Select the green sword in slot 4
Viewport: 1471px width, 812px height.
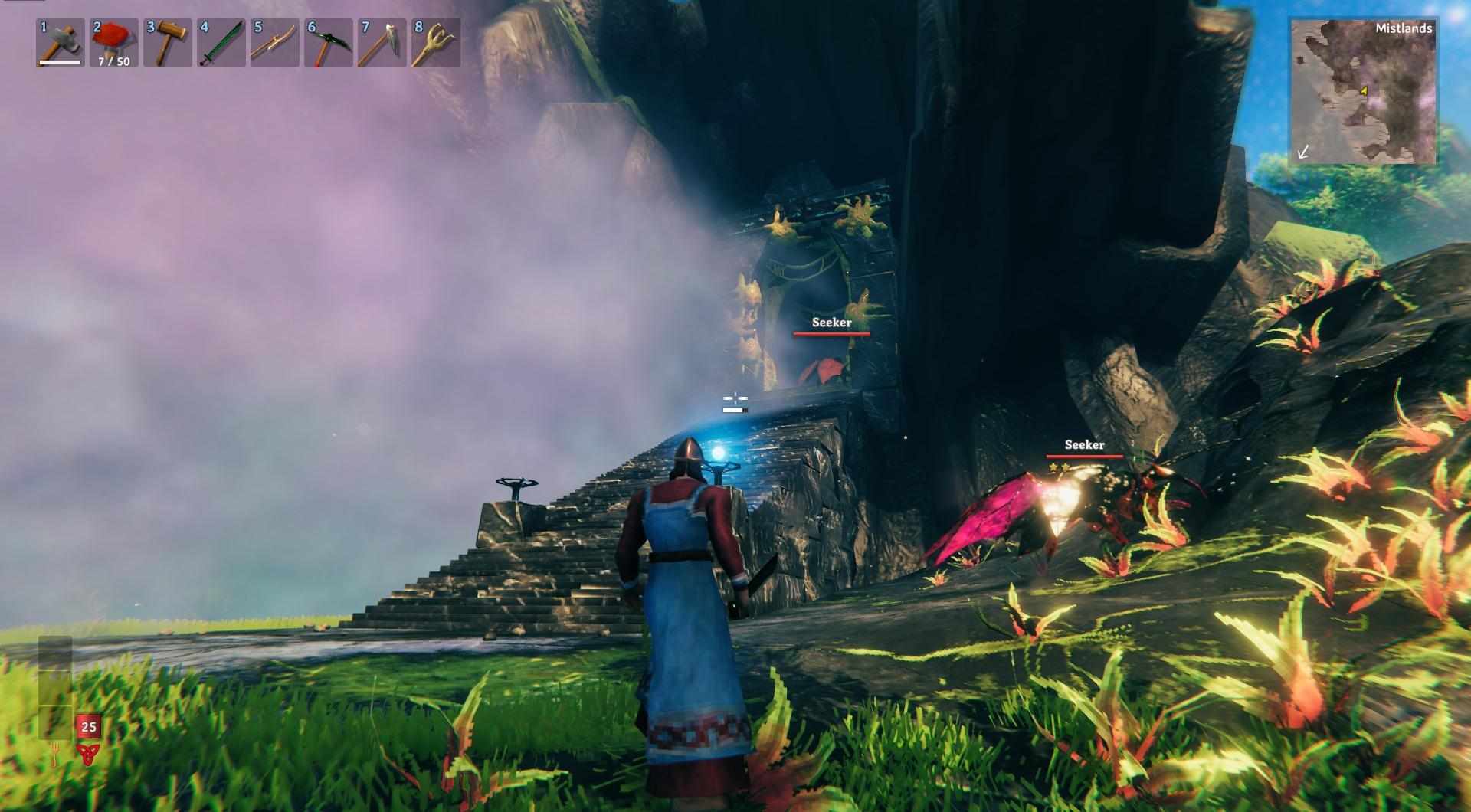[x=221, y=43]
